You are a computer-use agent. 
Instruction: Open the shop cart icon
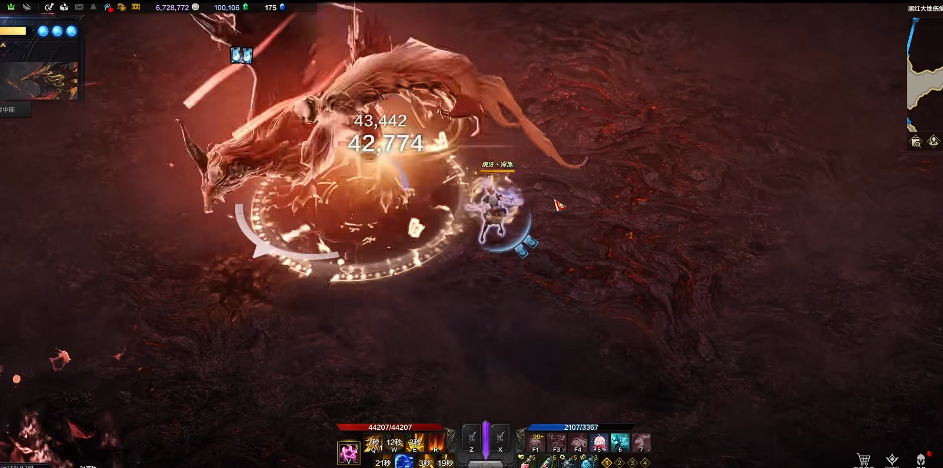(863, 459)
